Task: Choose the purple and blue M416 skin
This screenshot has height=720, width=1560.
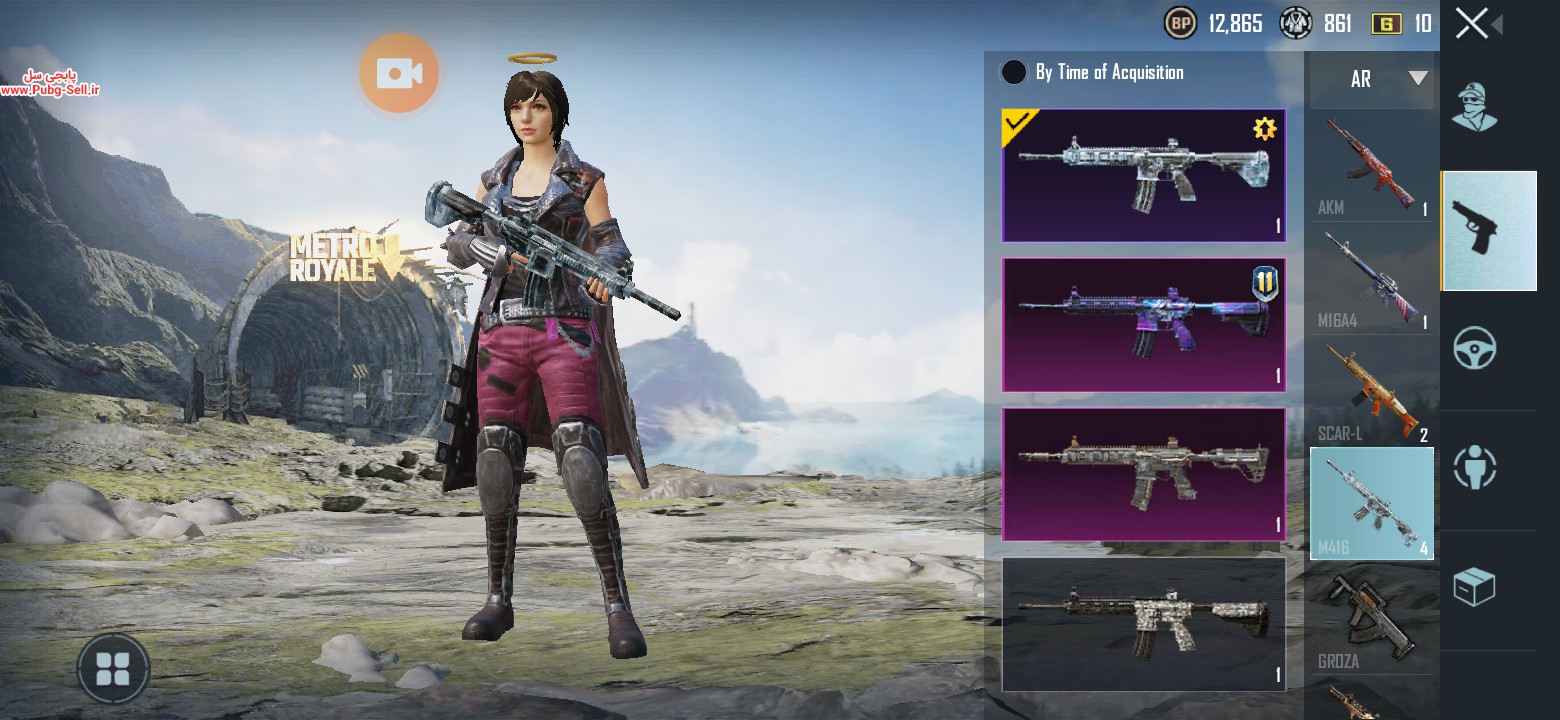Action: (x=1143, y=325)
